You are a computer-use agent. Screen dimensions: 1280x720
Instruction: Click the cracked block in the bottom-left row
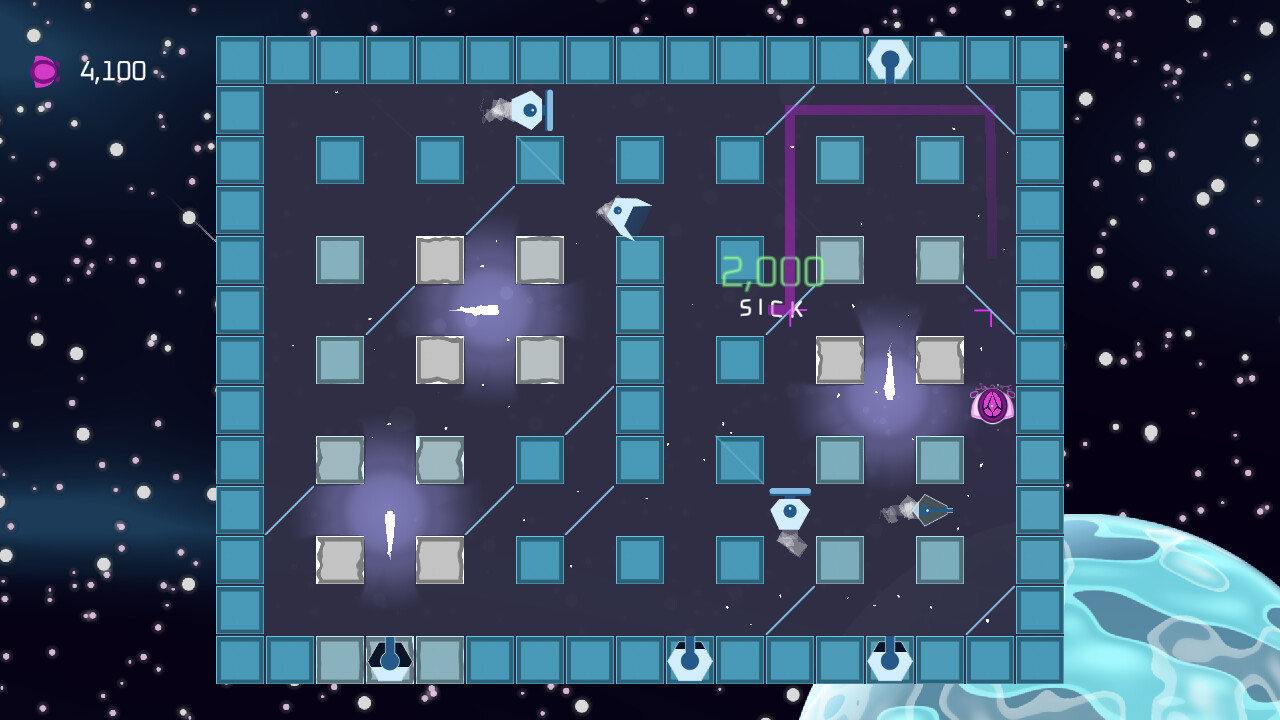(338, 559)
